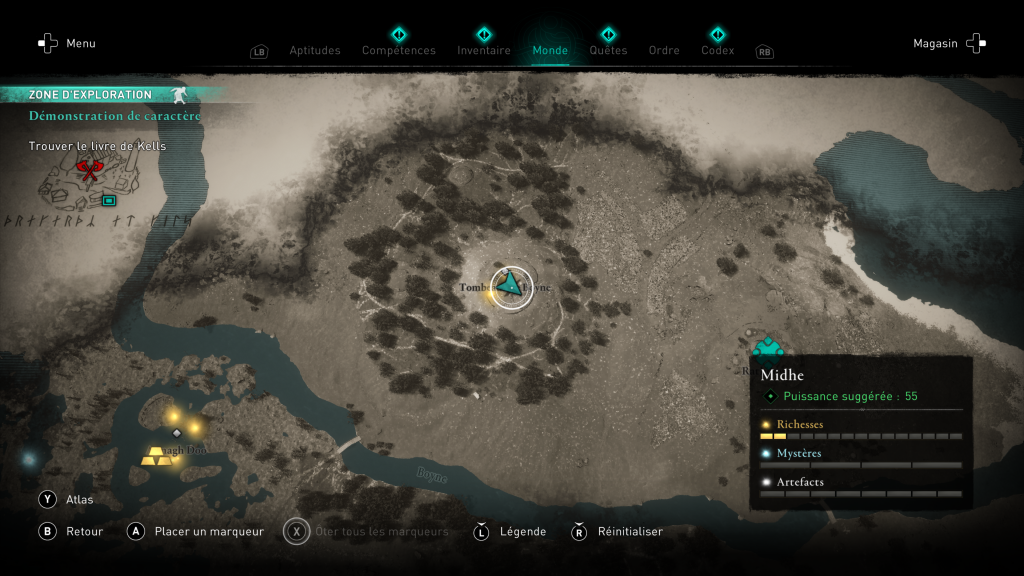Image resolution: width=1024 pixels, height=576 pixels.
Task: Open the Compétences tab
Action: pyautogui.click(x=398, y=50)
